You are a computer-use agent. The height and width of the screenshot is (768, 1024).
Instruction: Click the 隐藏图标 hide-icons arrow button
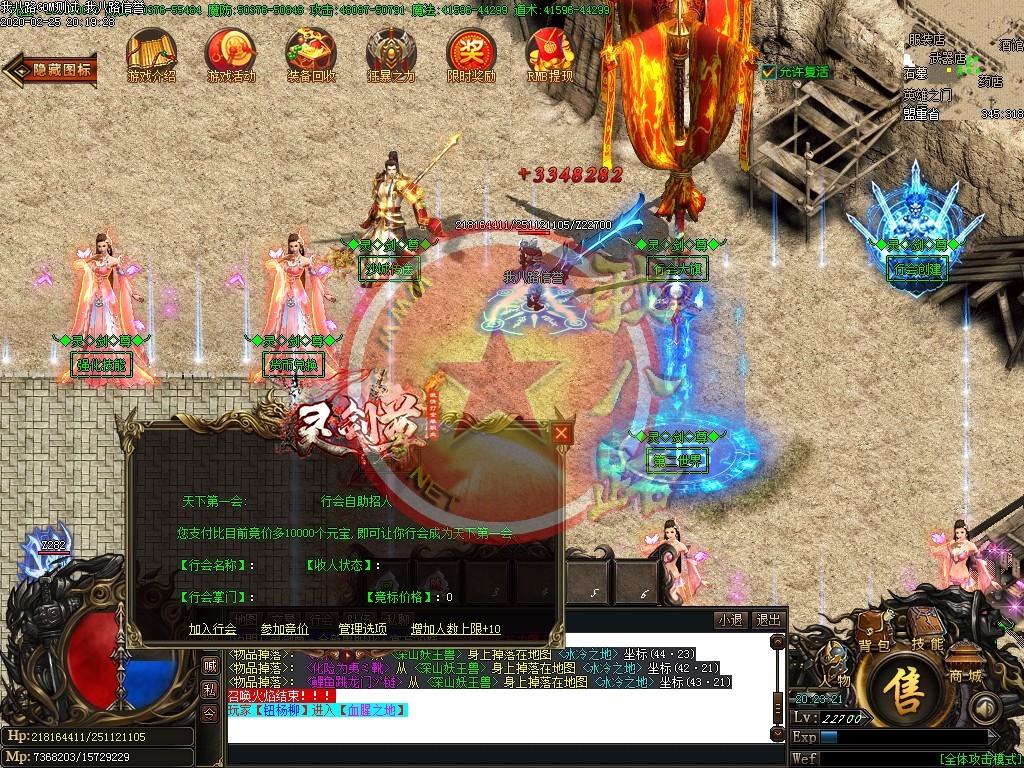(x=52, y=69)
